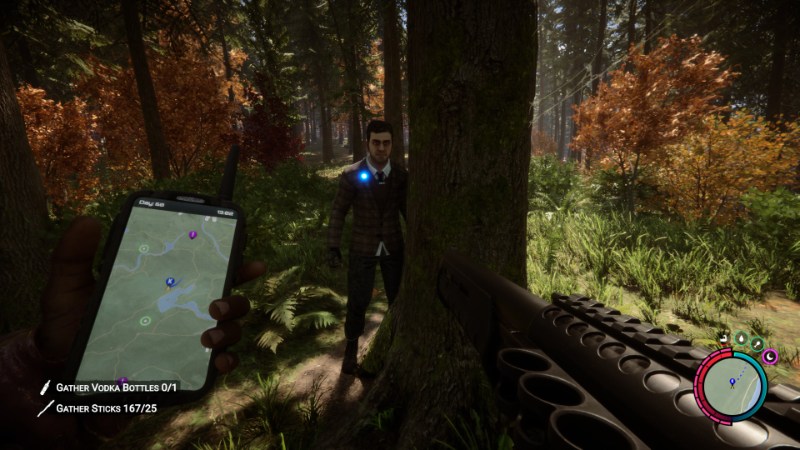Click the blue player marker on GPS map
This screenshot has height=450, width=800.
pyautogui.click(x=170, y=282)
